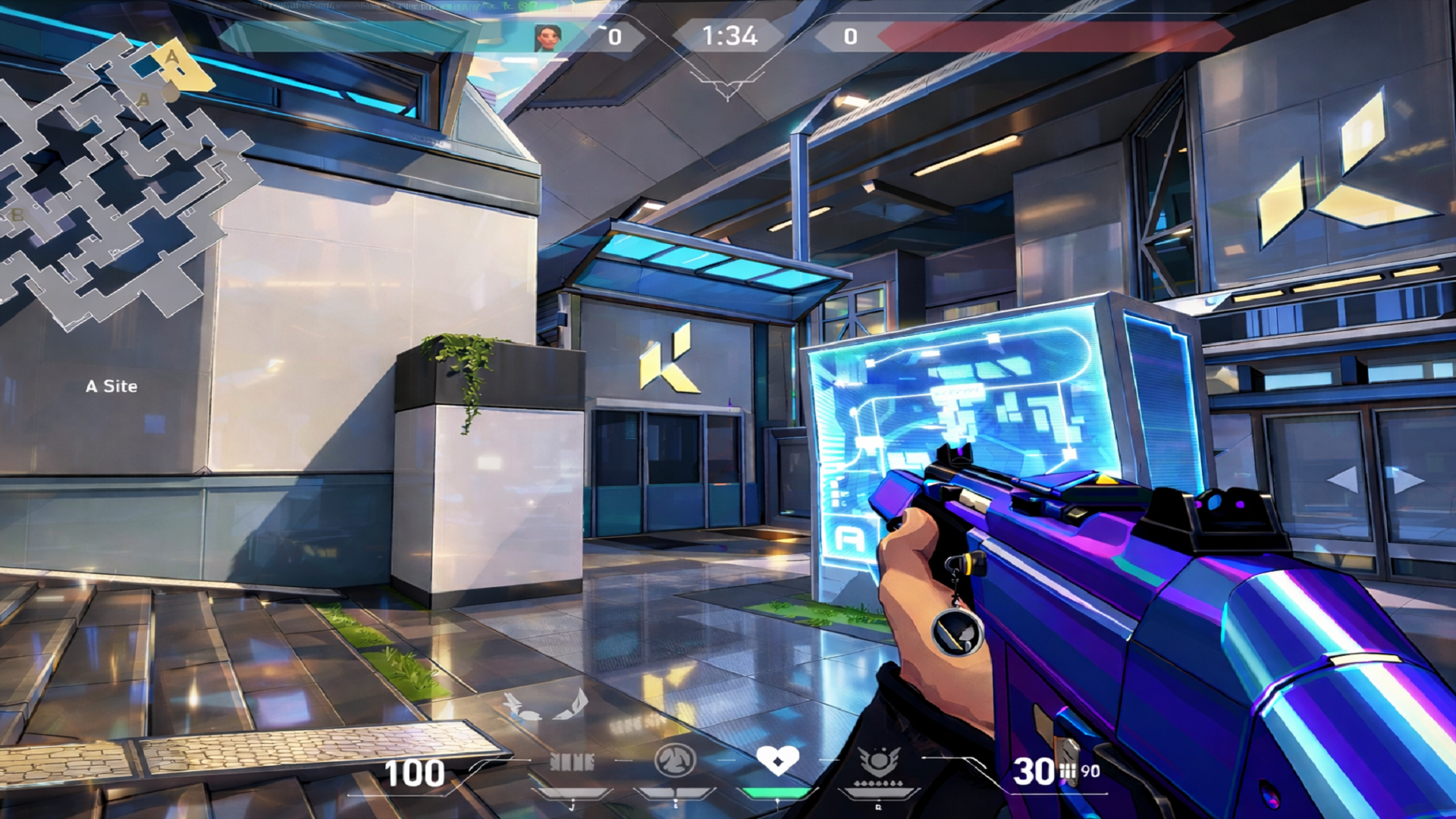Screen dimensions: 1456x819
Task: Activate the winged orb ultimate ability
Action: [x=879, y=761]
